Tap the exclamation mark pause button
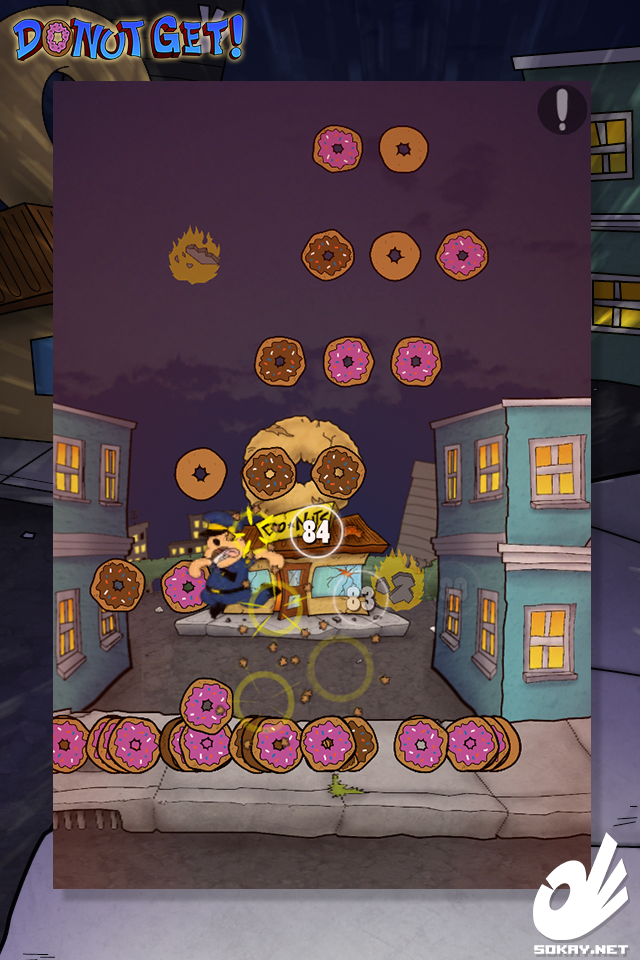 coord(562,109)
